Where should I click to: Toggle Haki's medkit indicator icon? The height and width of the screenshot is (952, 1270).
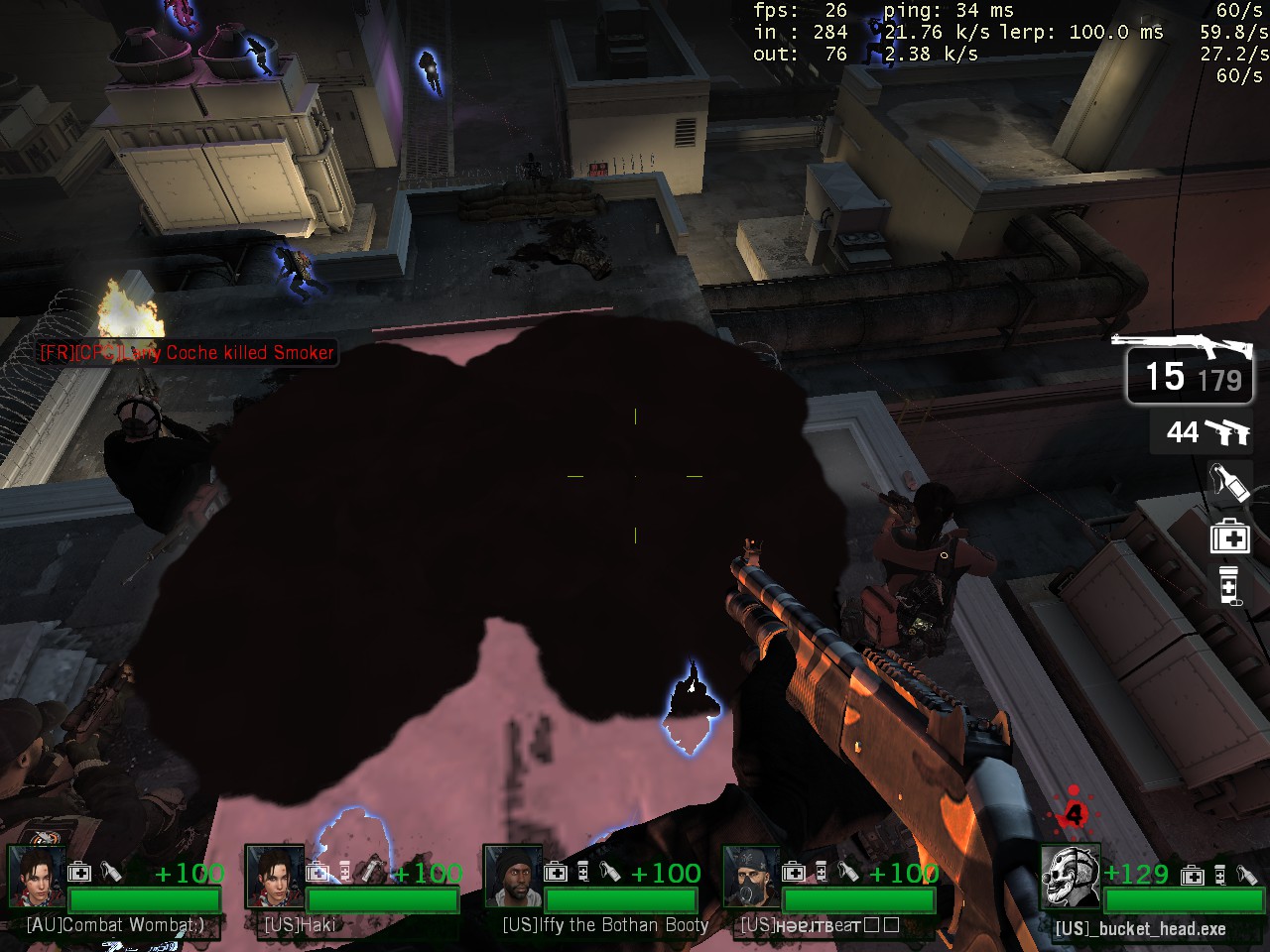pos(317,873)
